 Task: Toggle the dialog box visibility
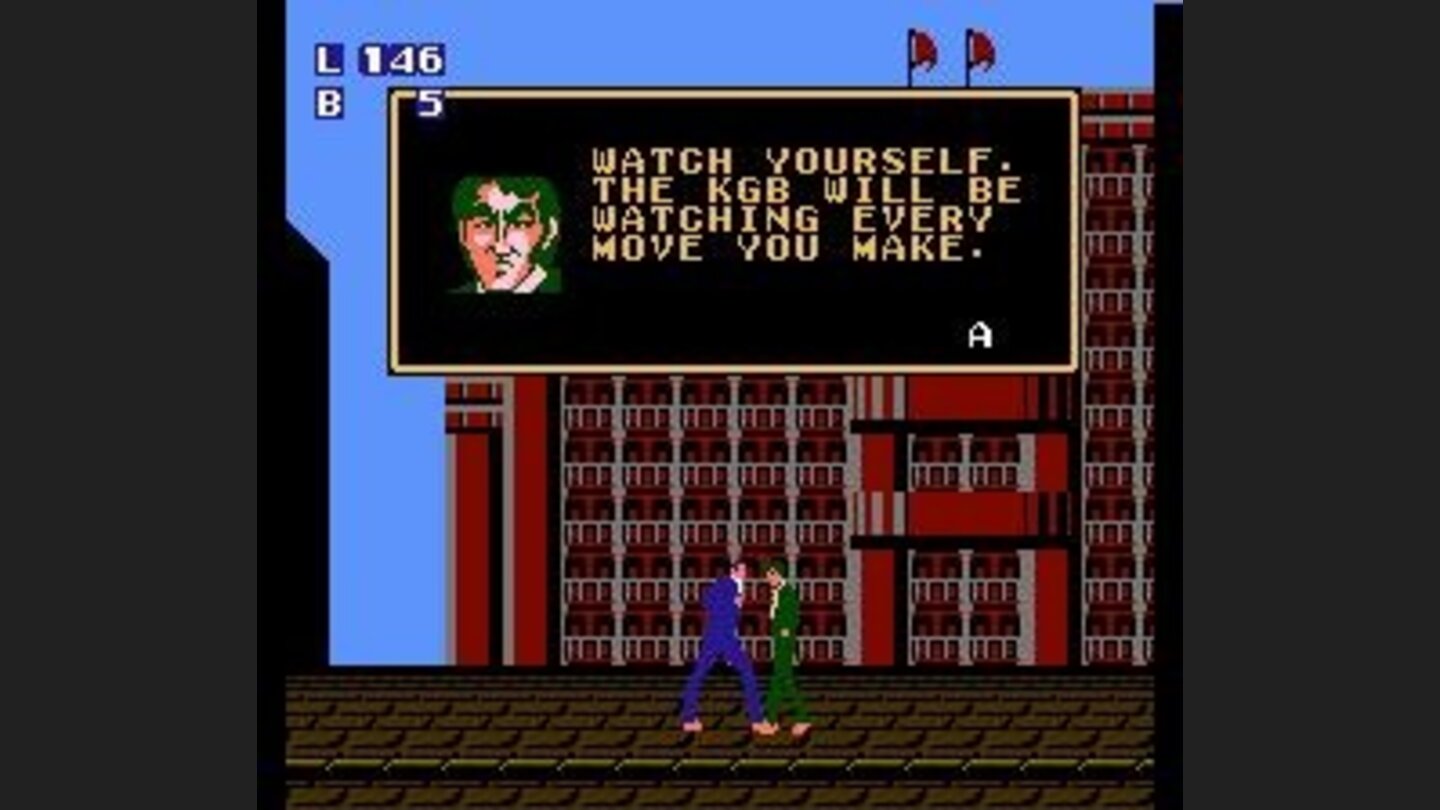730,230
